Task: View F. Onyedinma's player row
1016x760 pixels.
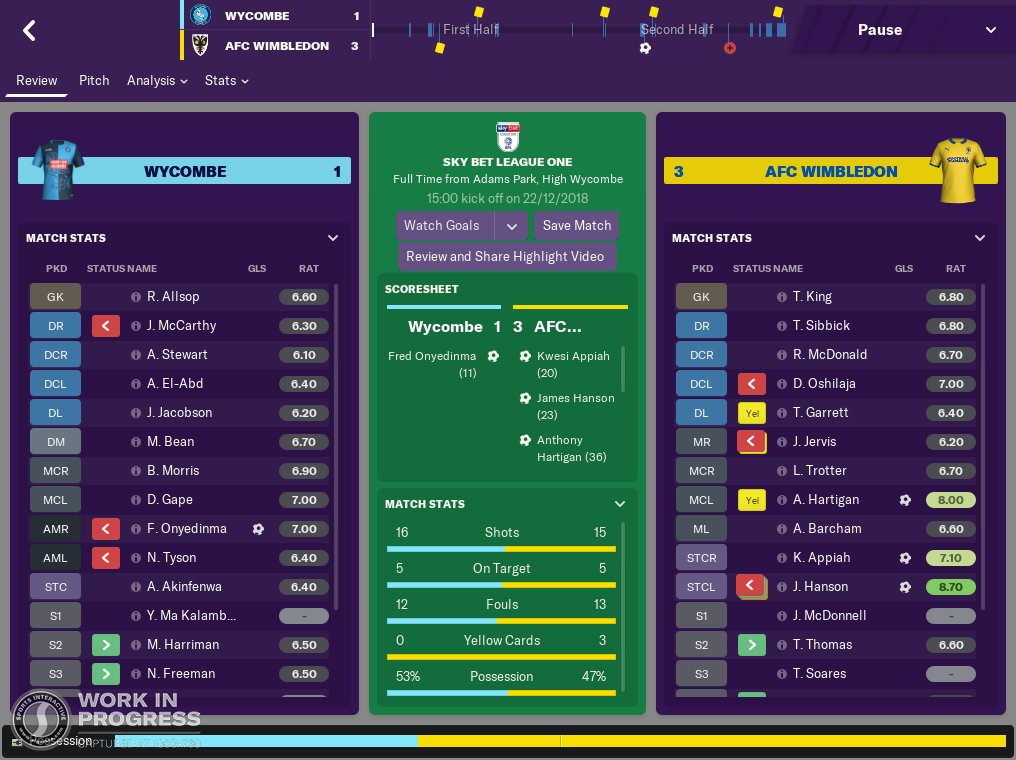Action: pyautogui.click(x=187, y=528)
